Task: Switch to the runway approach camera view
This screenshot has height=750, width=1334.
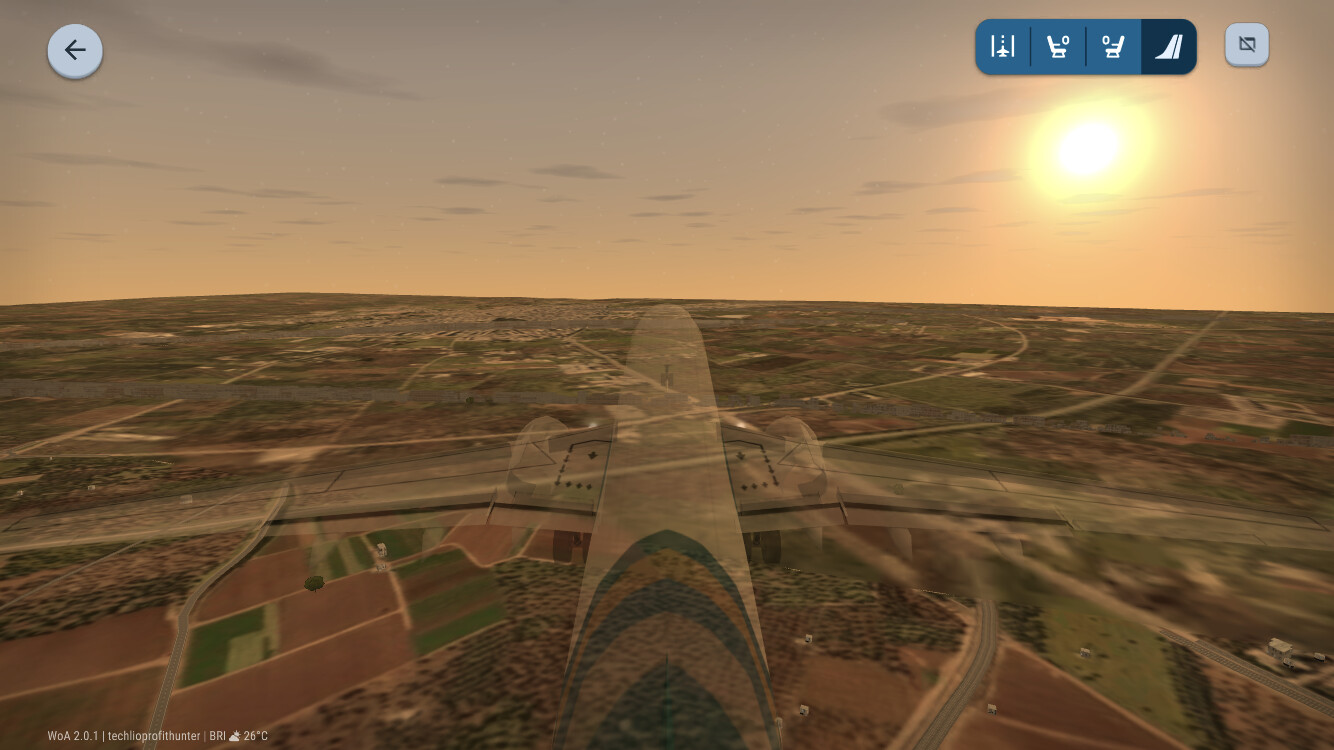Action: 1003,47
